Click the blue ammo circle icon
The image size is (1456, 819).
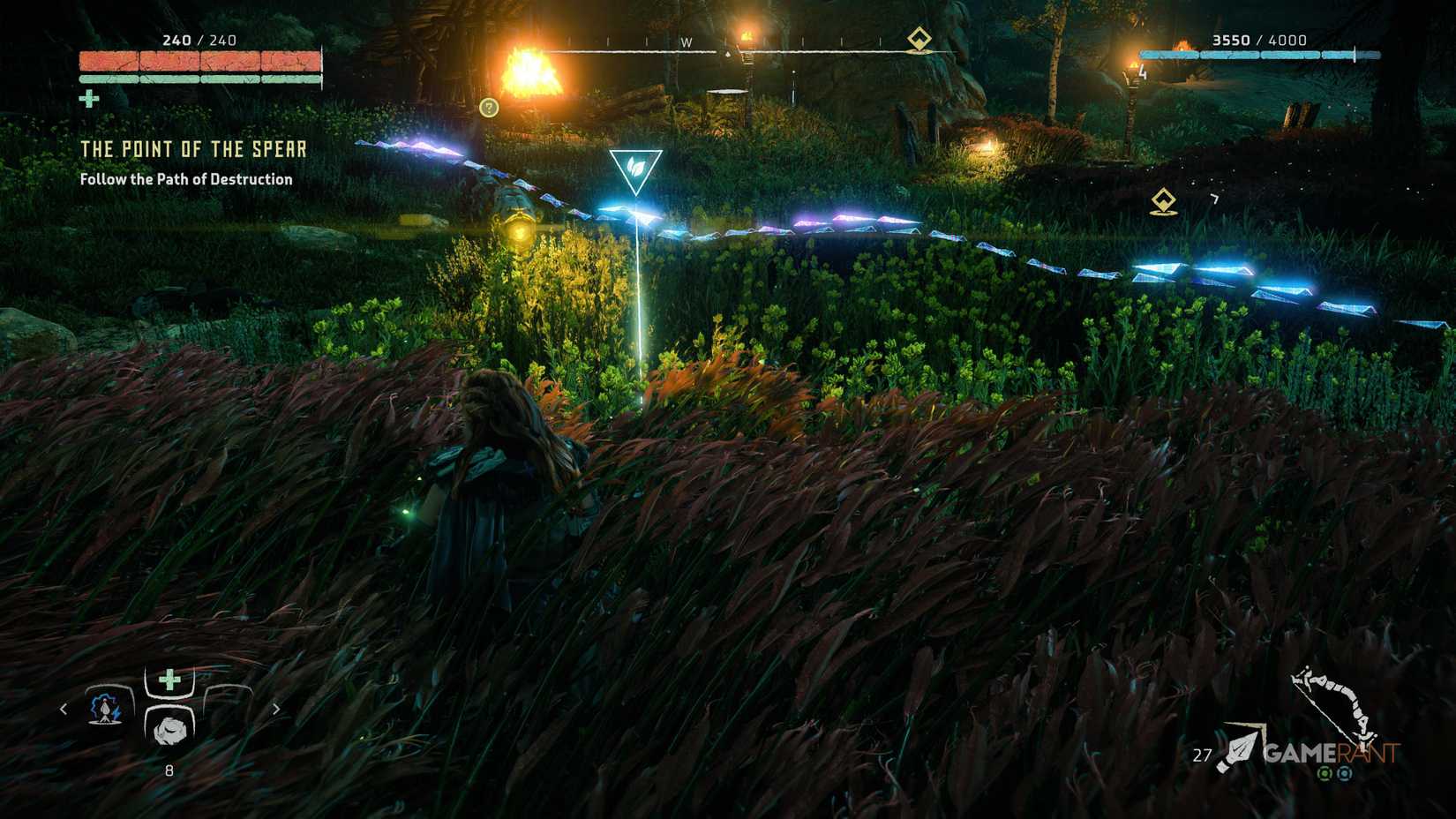pos(1345,774)
